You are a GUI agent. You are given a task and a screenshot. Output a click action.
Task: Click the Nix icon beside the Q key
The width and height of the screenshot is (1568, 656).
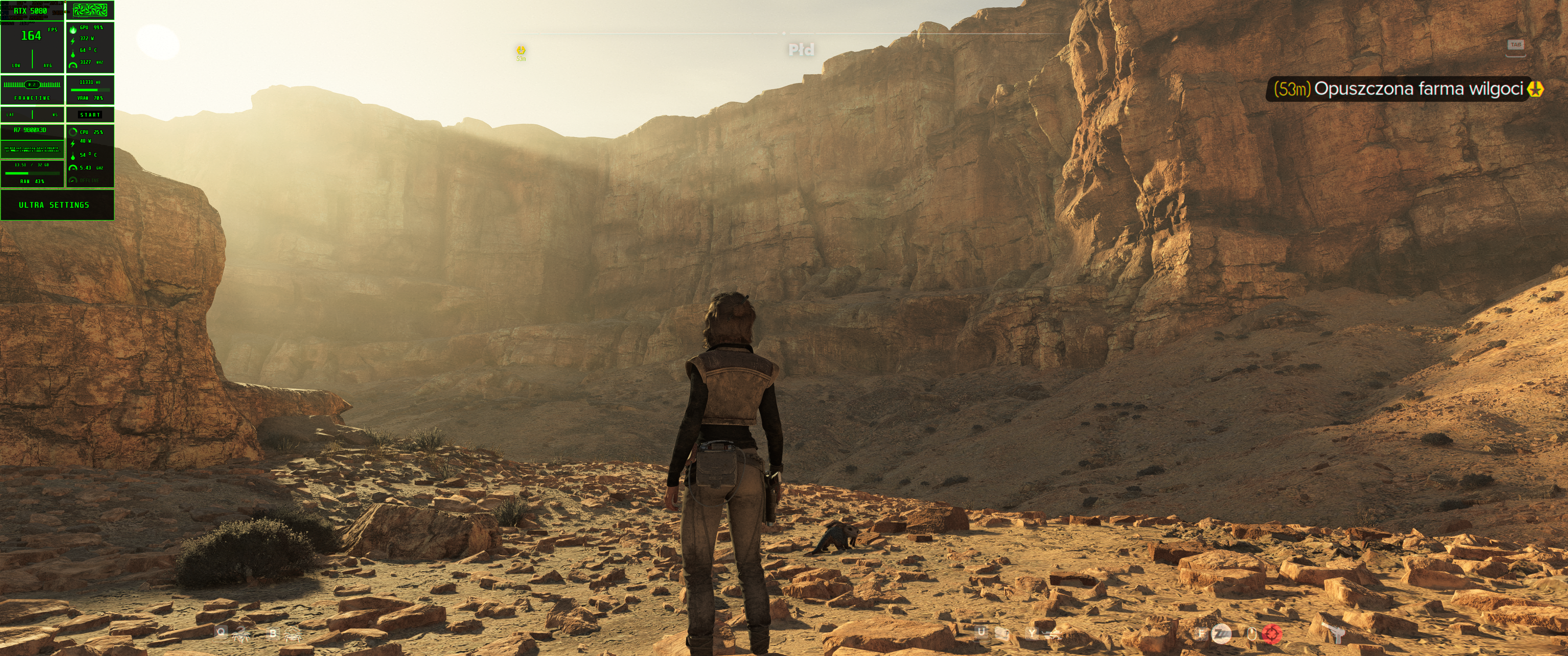coord(242,635)
